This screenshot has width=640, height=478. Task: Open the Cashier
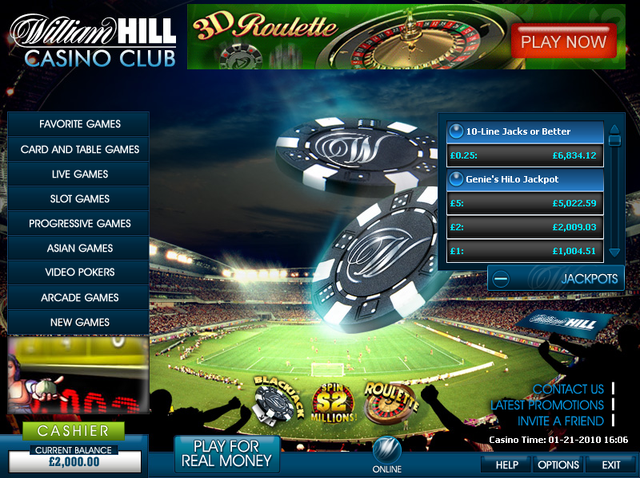click(x=73, y=431)
